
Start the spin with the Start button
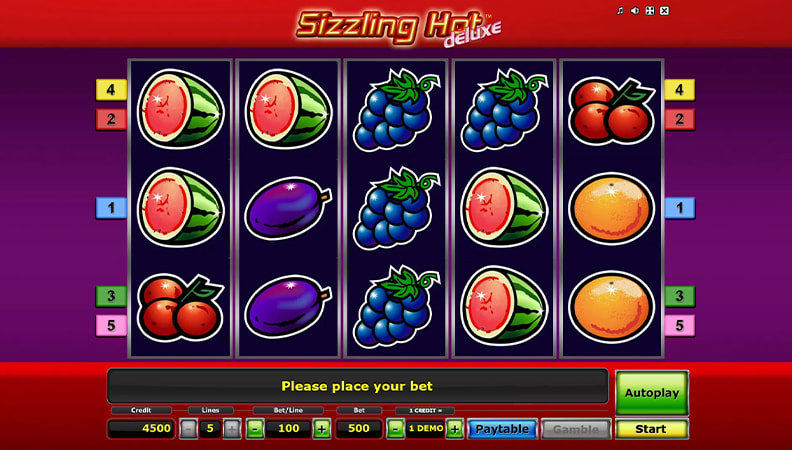click(651, 429)
